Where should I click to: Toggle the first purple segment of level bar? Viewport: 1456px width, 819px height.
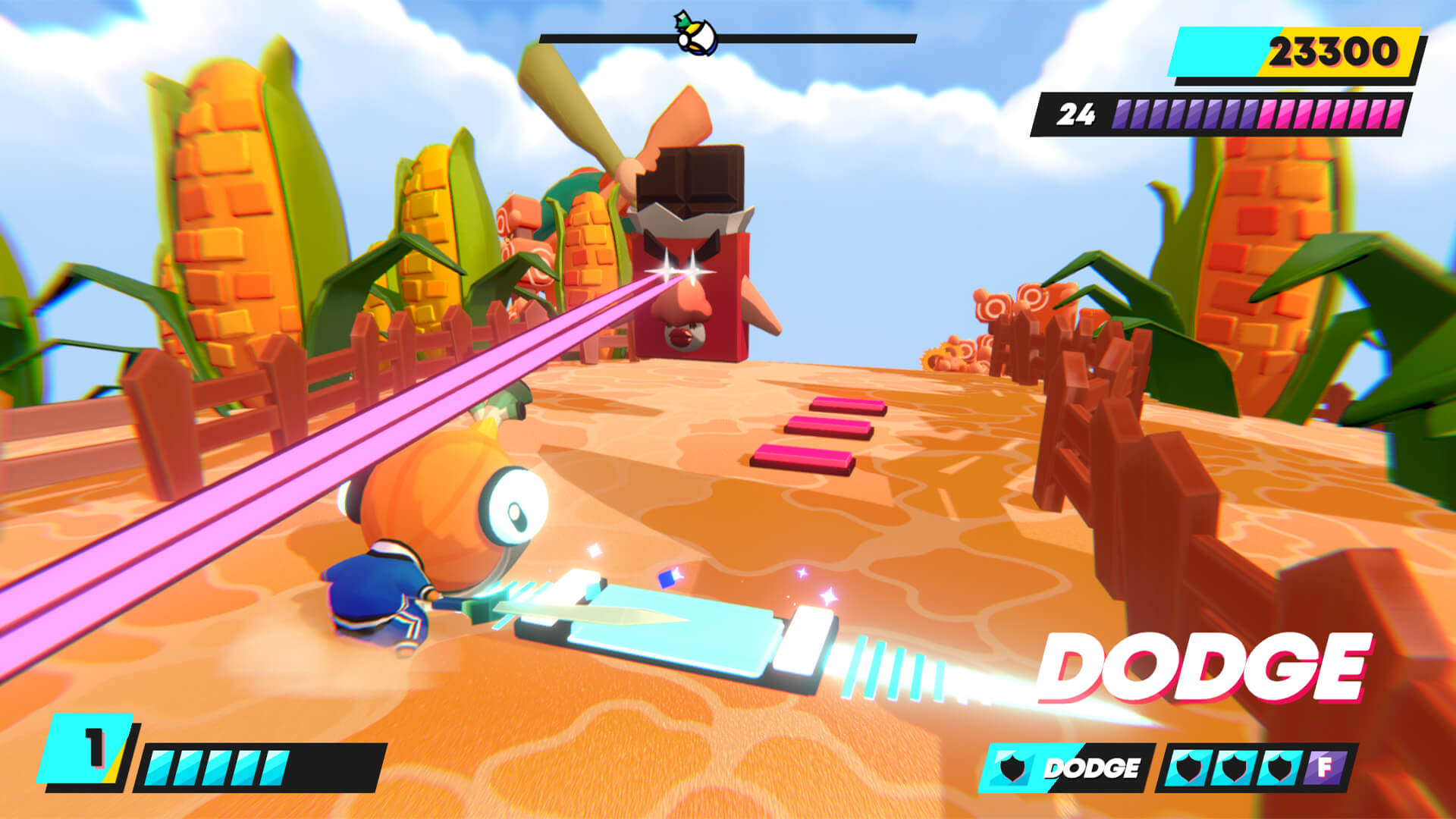[x=1122, y=115]
